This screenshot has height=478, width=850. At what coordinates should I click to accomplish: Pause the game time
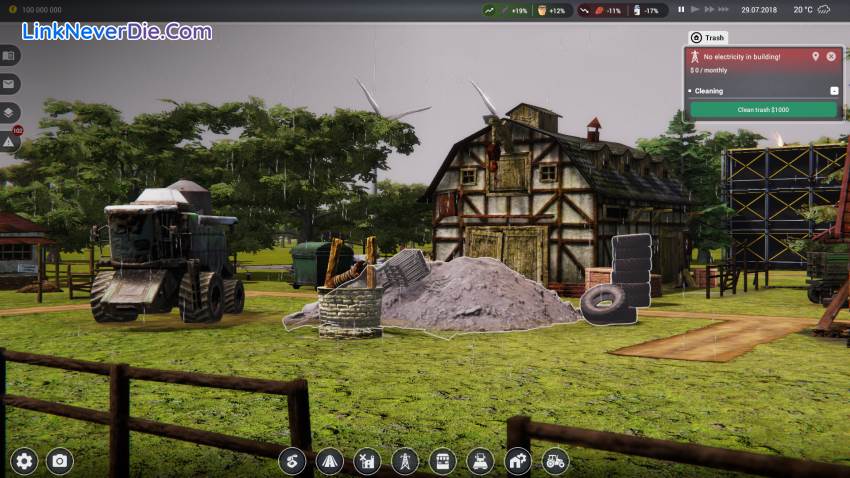coord(681,9)
